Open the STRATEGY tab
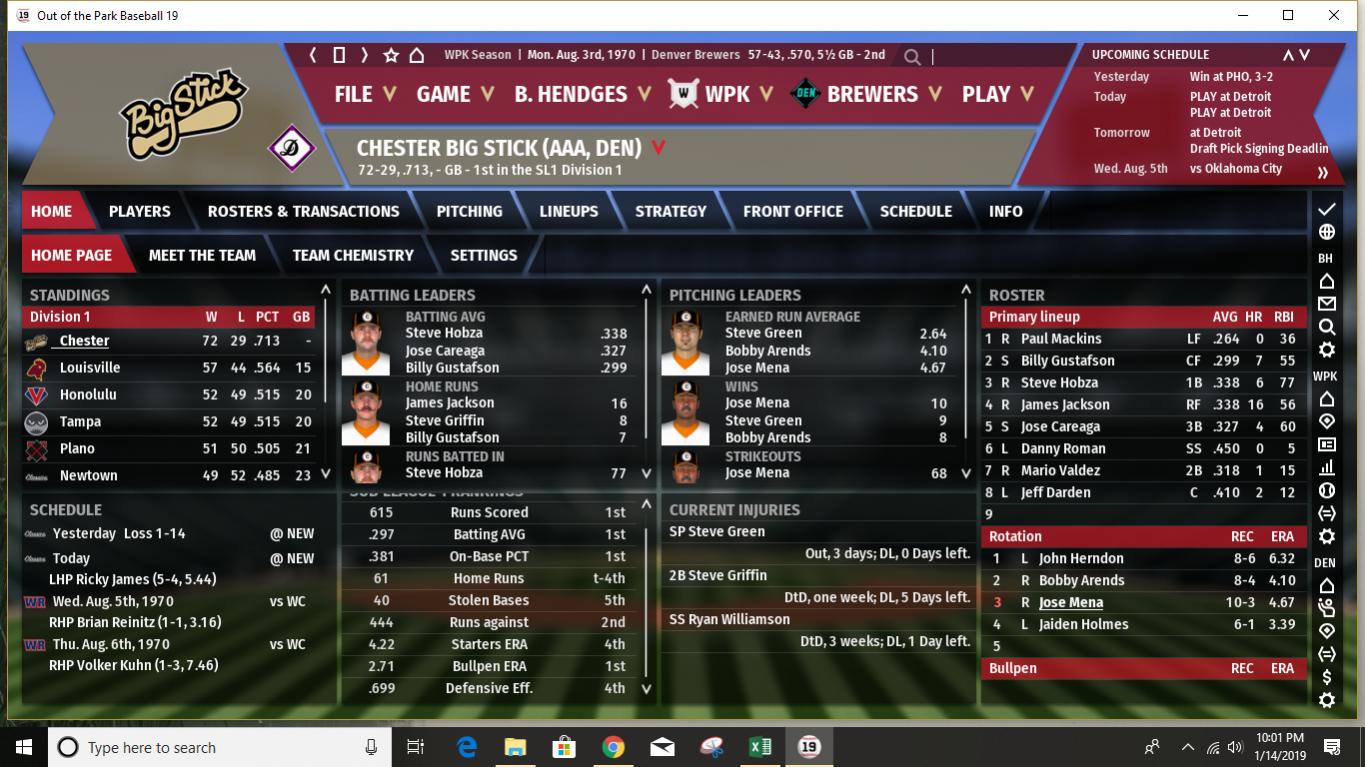The width and height of the screenshot is (1365, 767). 670,211
